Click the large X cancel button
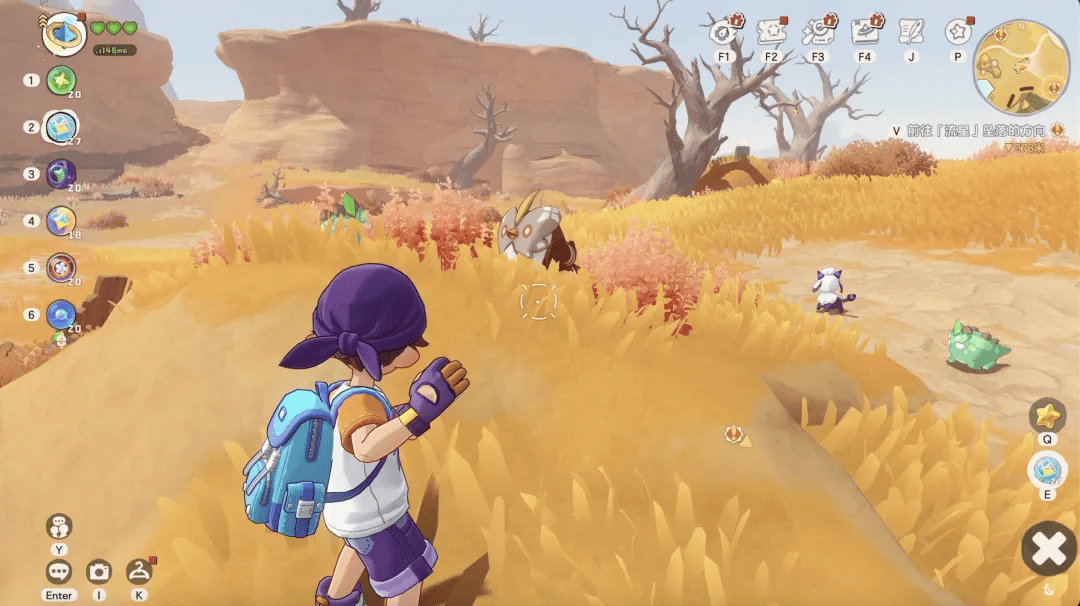The image size is (1080, 606). pyautogui.click(x=1048, y=549)
